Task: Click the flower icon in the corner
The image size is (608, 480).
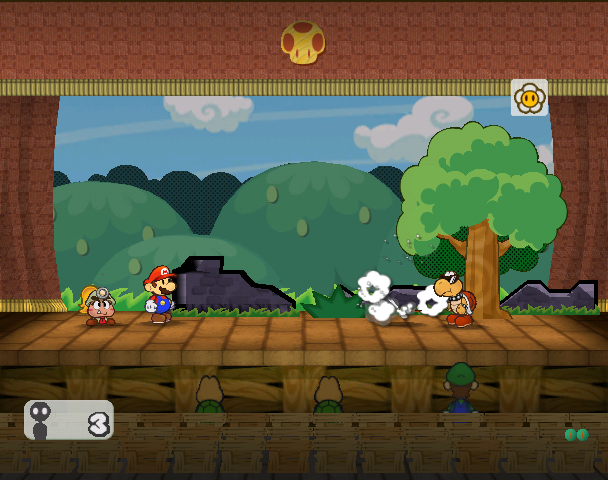Action: 528,98
